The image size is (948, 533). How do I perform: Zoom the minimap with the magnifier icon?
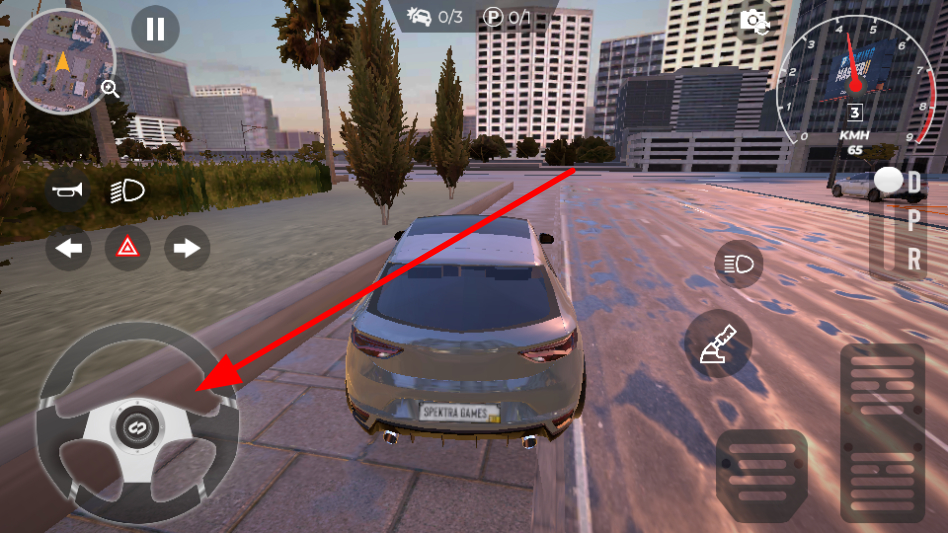click(110, 88)
